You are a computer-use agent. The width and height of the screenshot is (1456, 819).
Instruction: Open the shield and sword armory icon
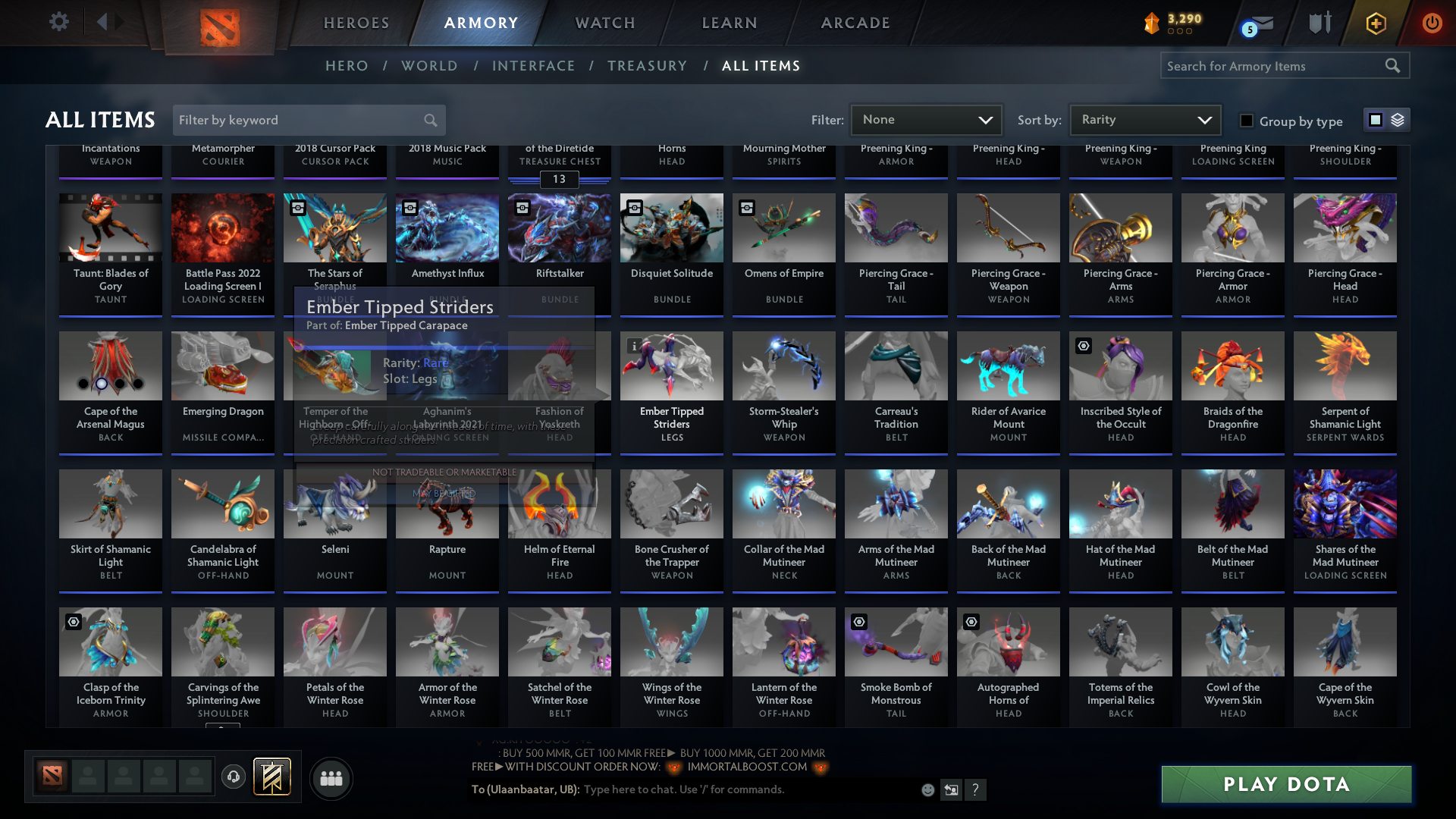(x=1319, y=23)
